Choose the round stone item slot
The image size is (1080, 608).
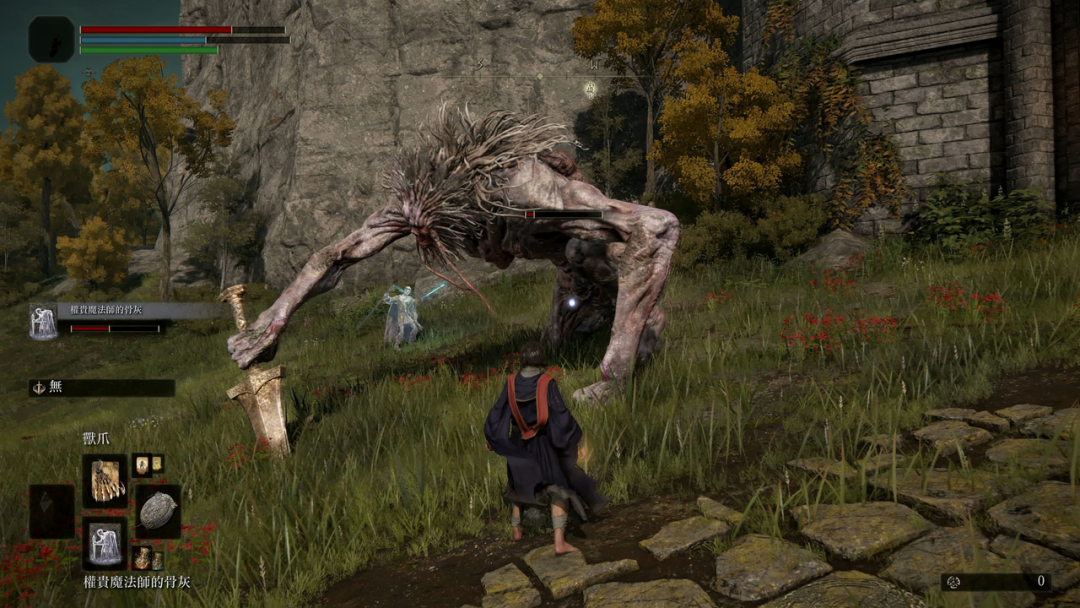click(158, 510)
